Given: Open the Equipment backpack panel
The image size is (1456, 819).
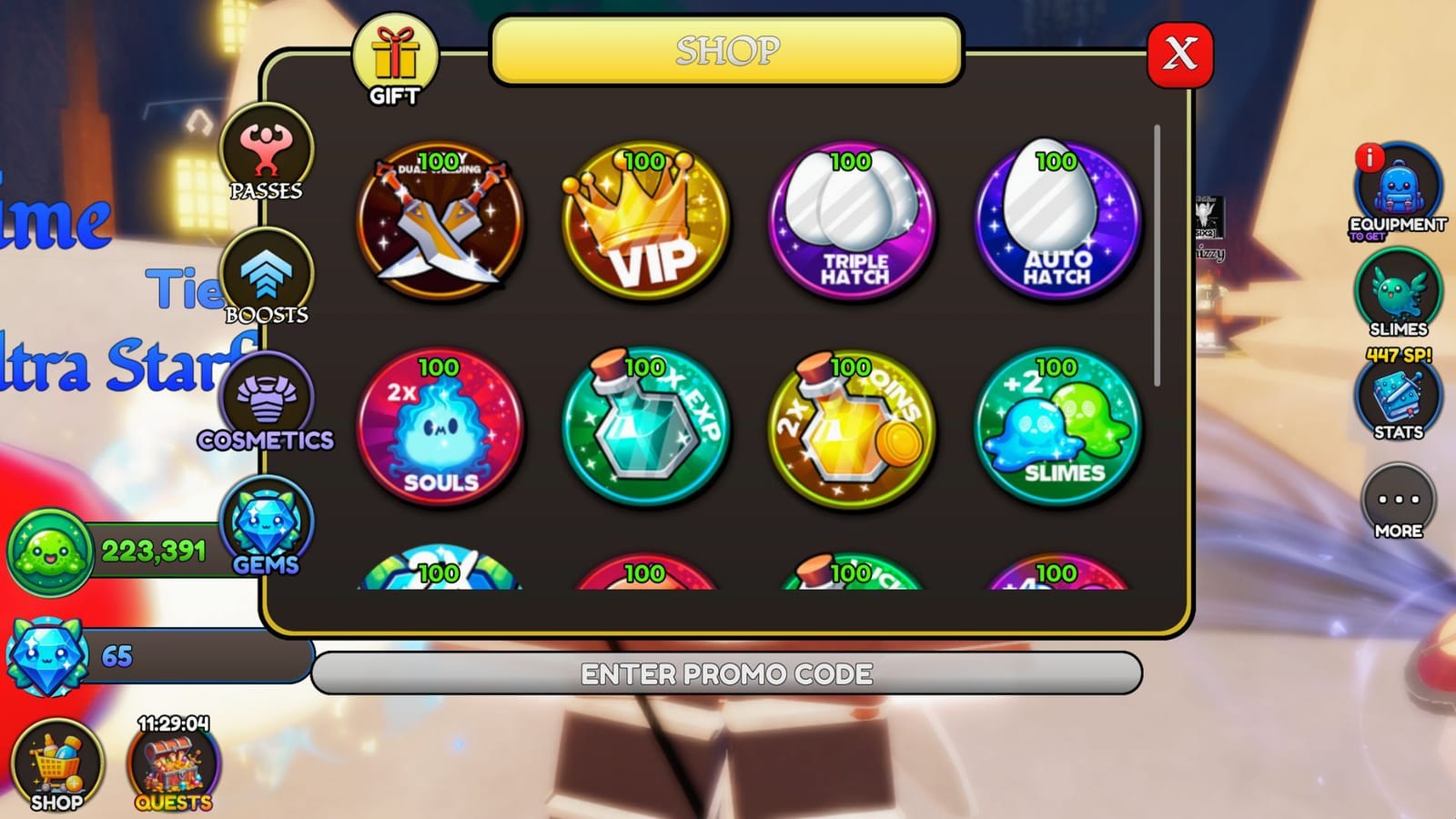Looking at the screenshot, I should [x=1401, y=191].
